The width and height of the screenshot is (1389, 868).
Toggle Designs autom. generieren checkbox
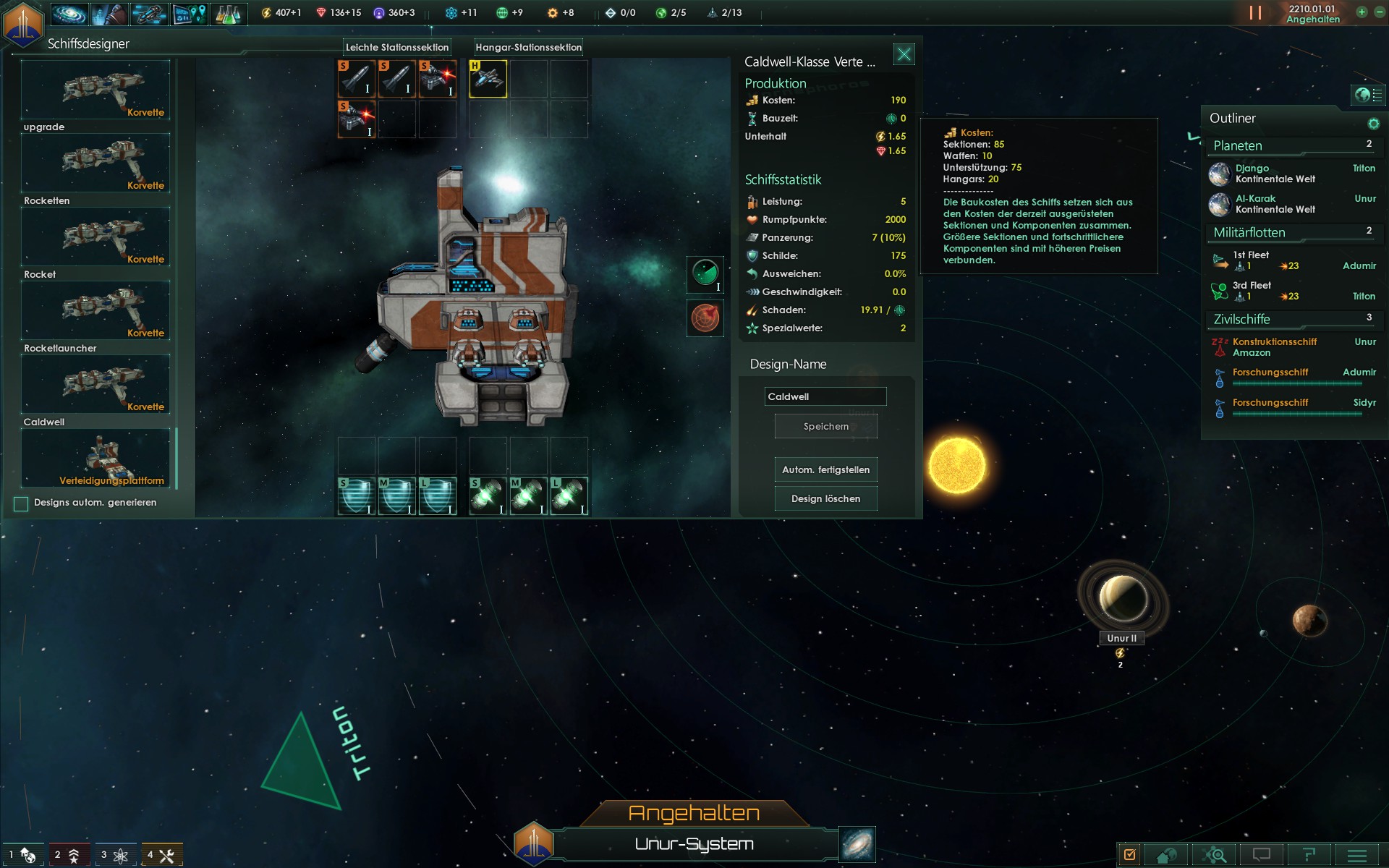[21, 503]
